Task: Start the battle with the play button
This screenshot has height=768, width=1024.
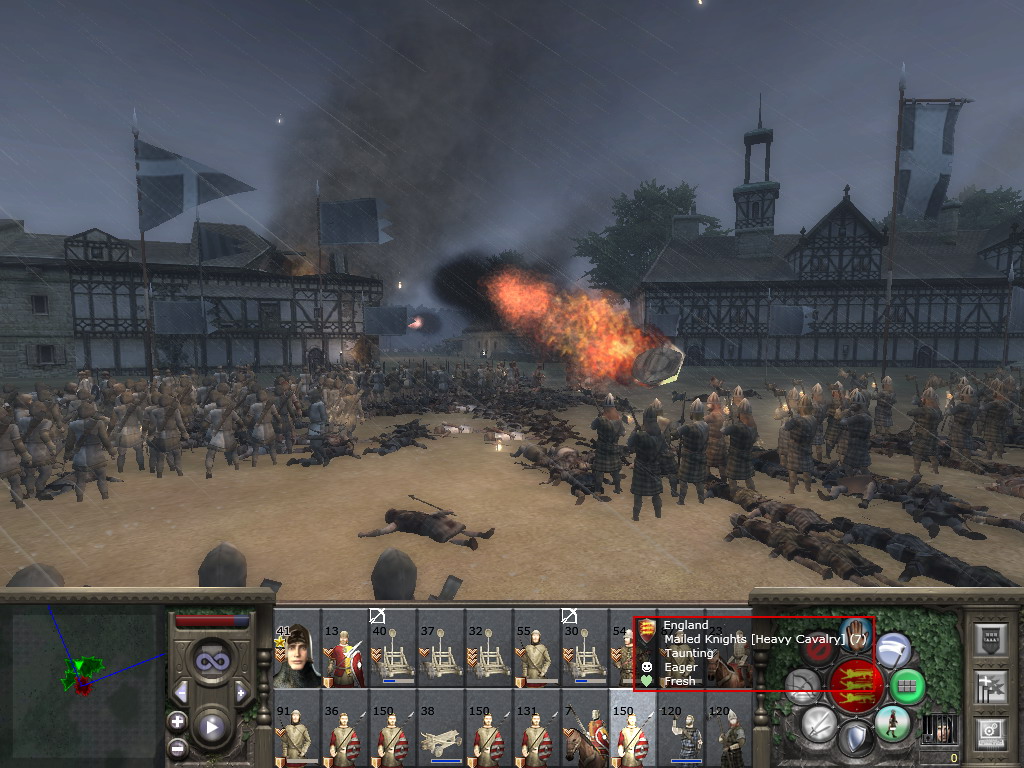Action: pyautogui.click(x=211, y=727)
